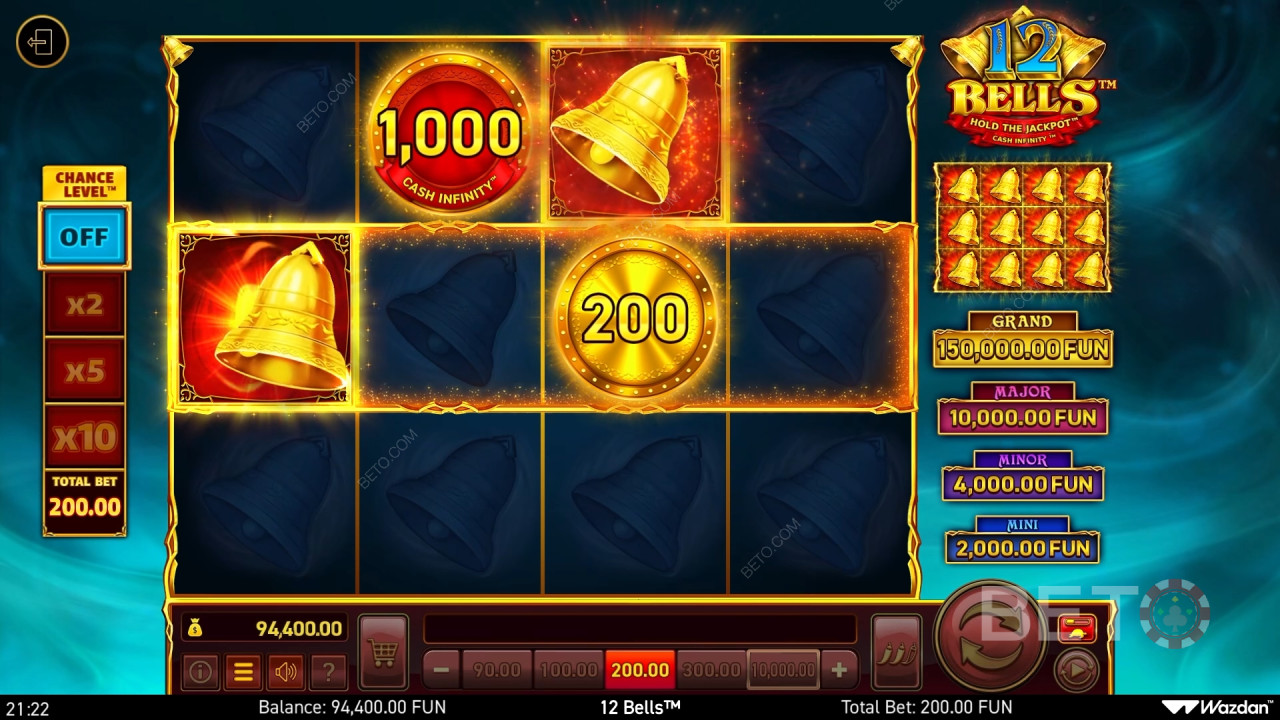Open the shopping cart bonus buy
This screenshot has height=720, width=1280.
tap(383, 653)
